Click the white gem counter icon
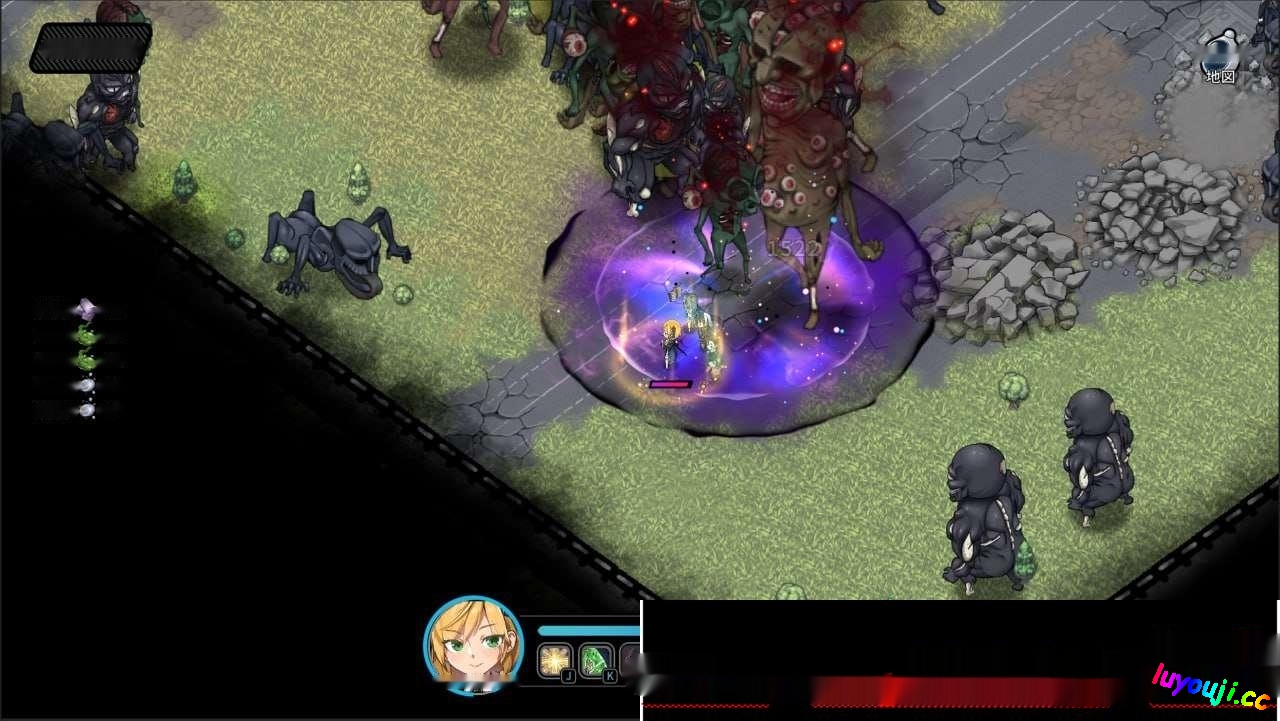 click(x=85, y=384)
